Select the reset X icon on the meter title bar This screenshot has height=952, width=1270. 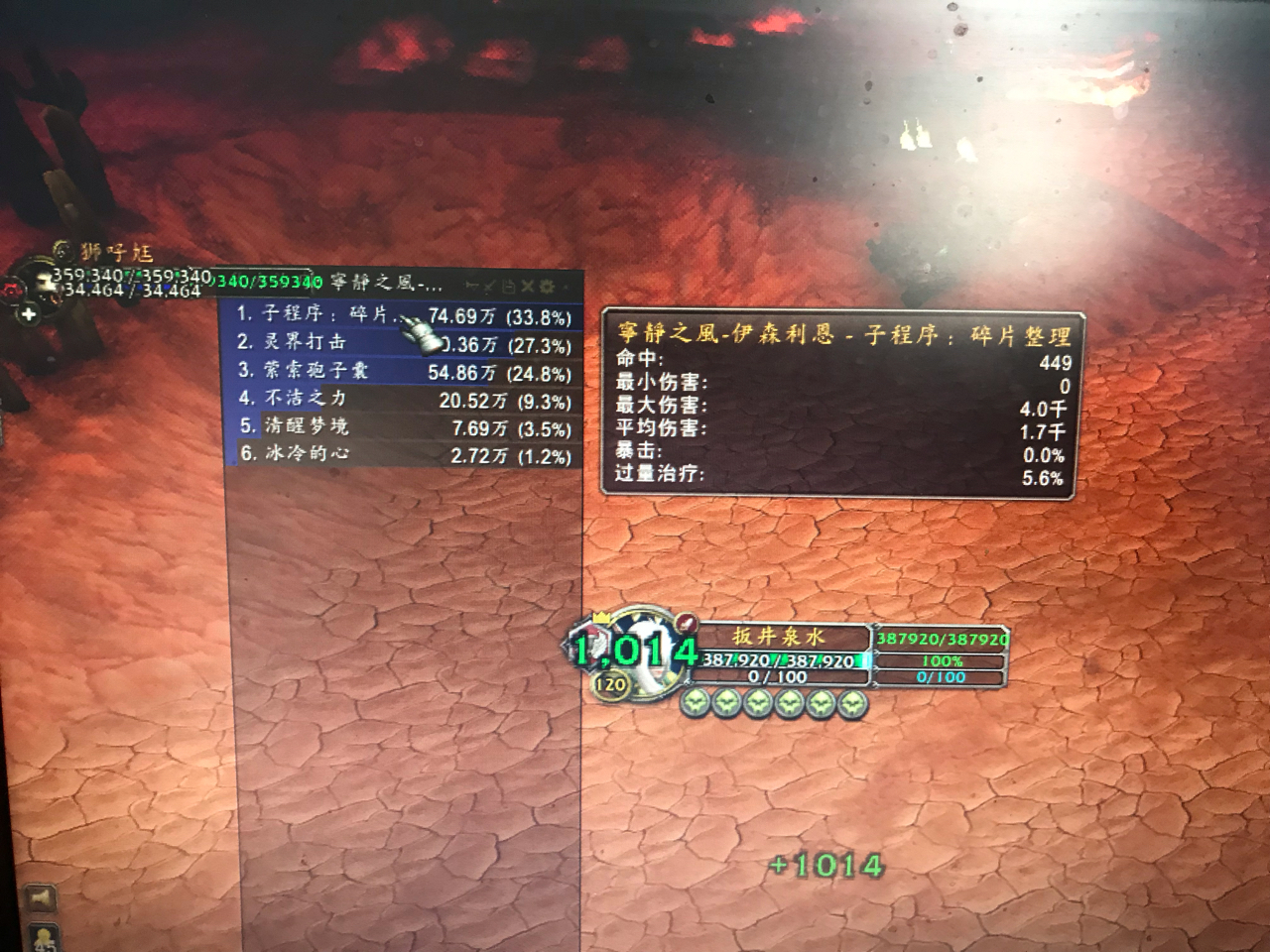527,286
